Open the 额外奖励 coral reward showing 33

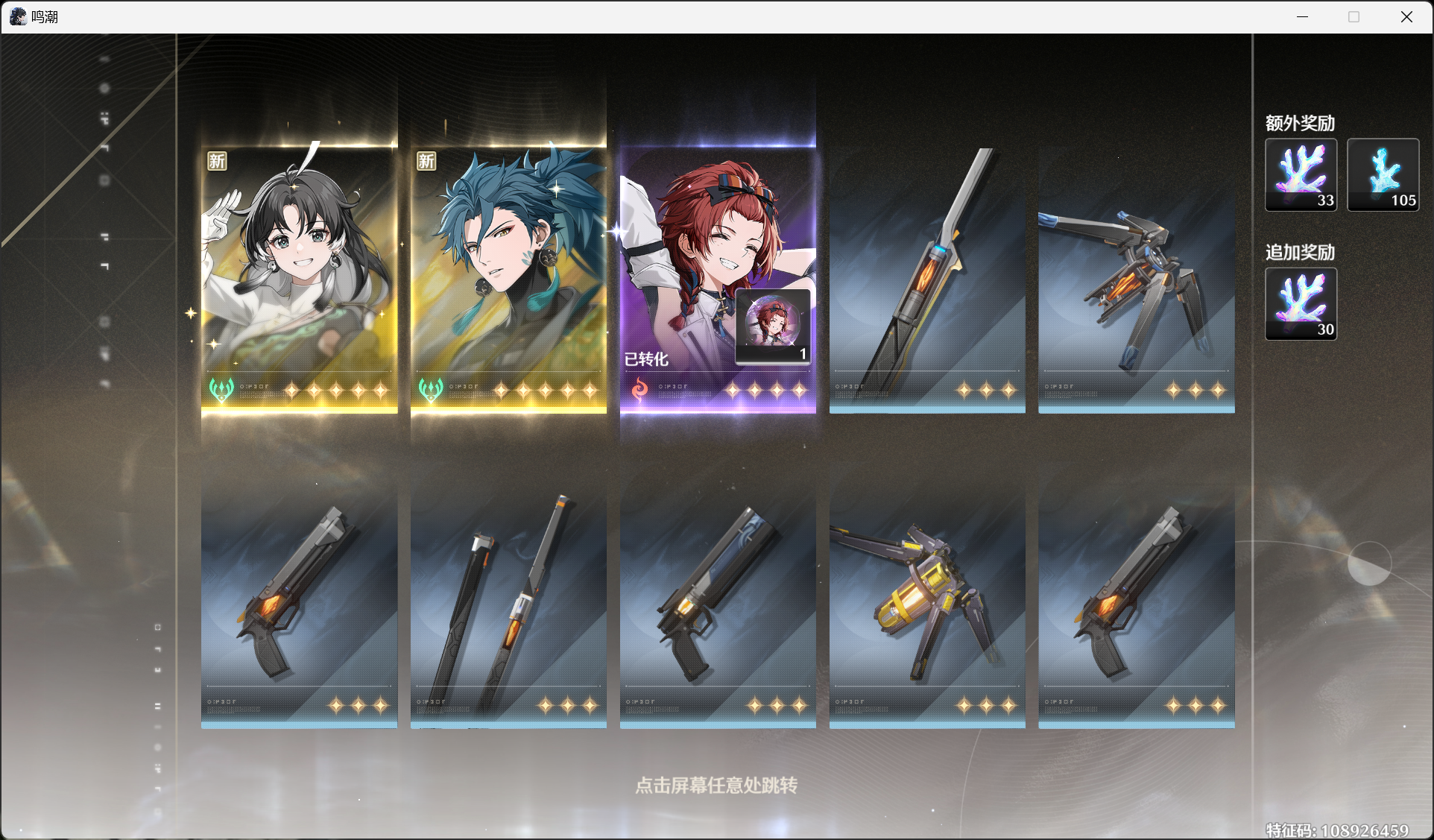click(x=1301, y=175)
